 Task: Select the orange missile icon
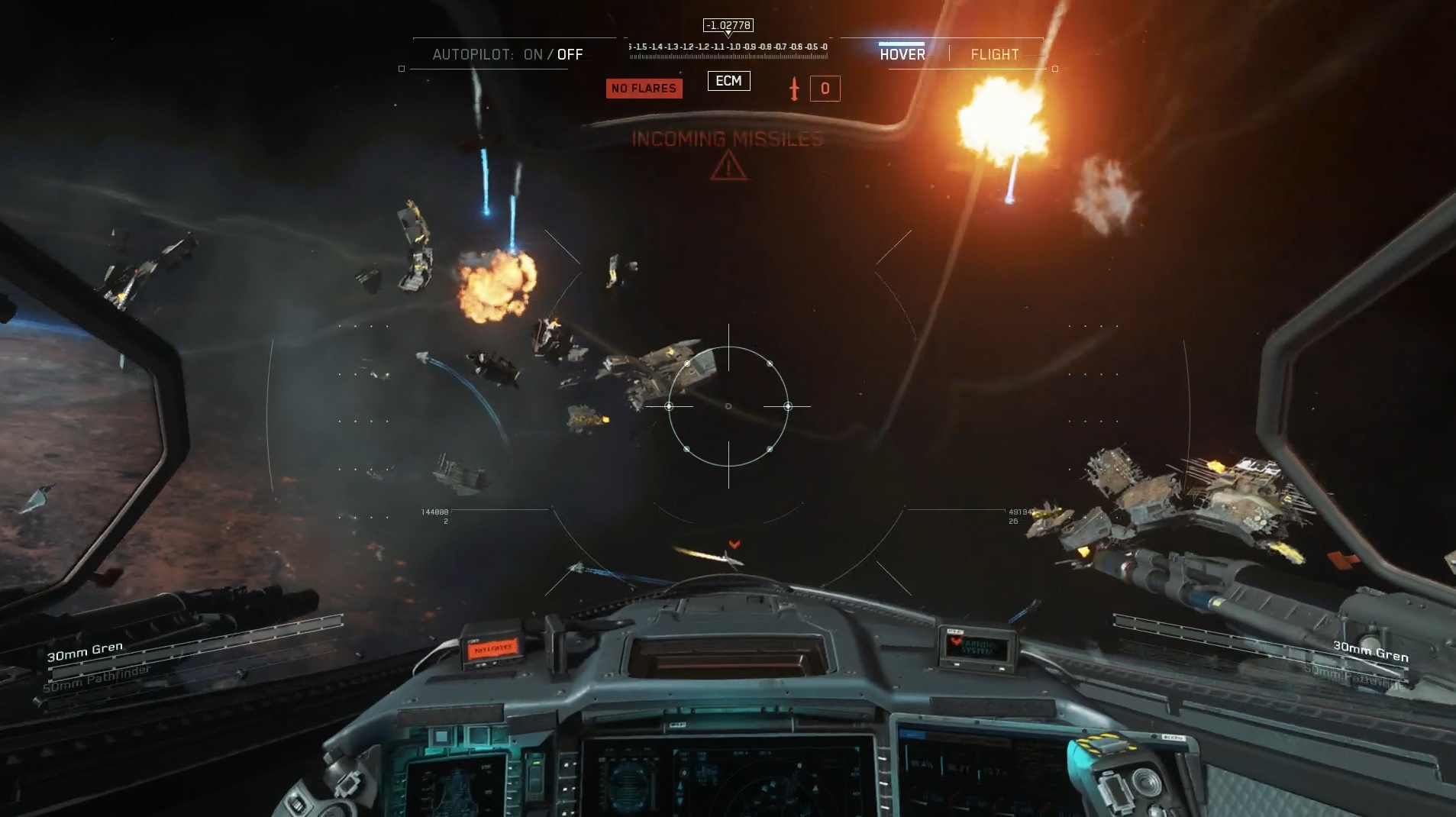coord(794,89)
